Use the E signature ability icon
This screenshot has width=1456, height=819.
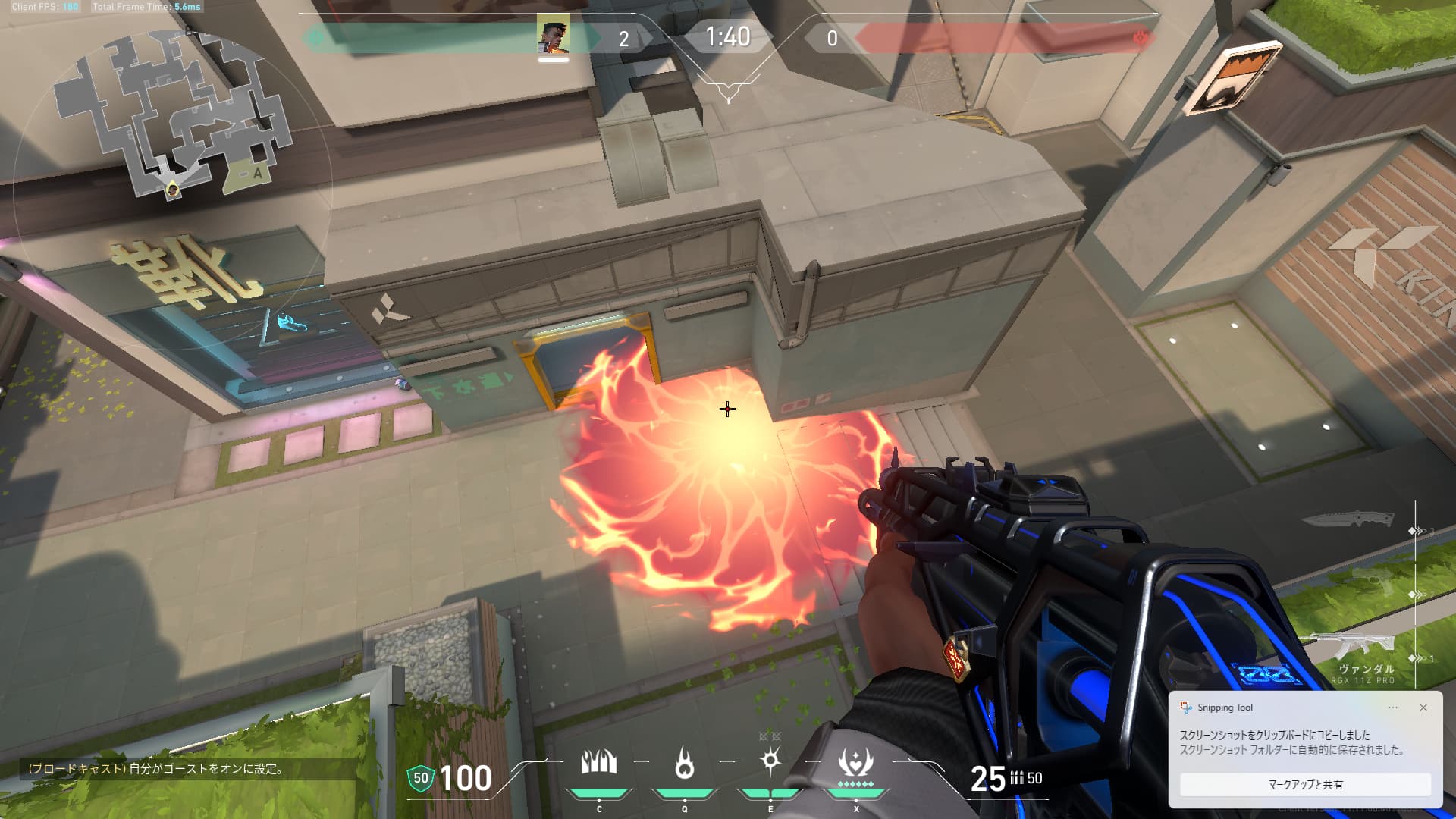pyautogui.click(x=770, y=761)
